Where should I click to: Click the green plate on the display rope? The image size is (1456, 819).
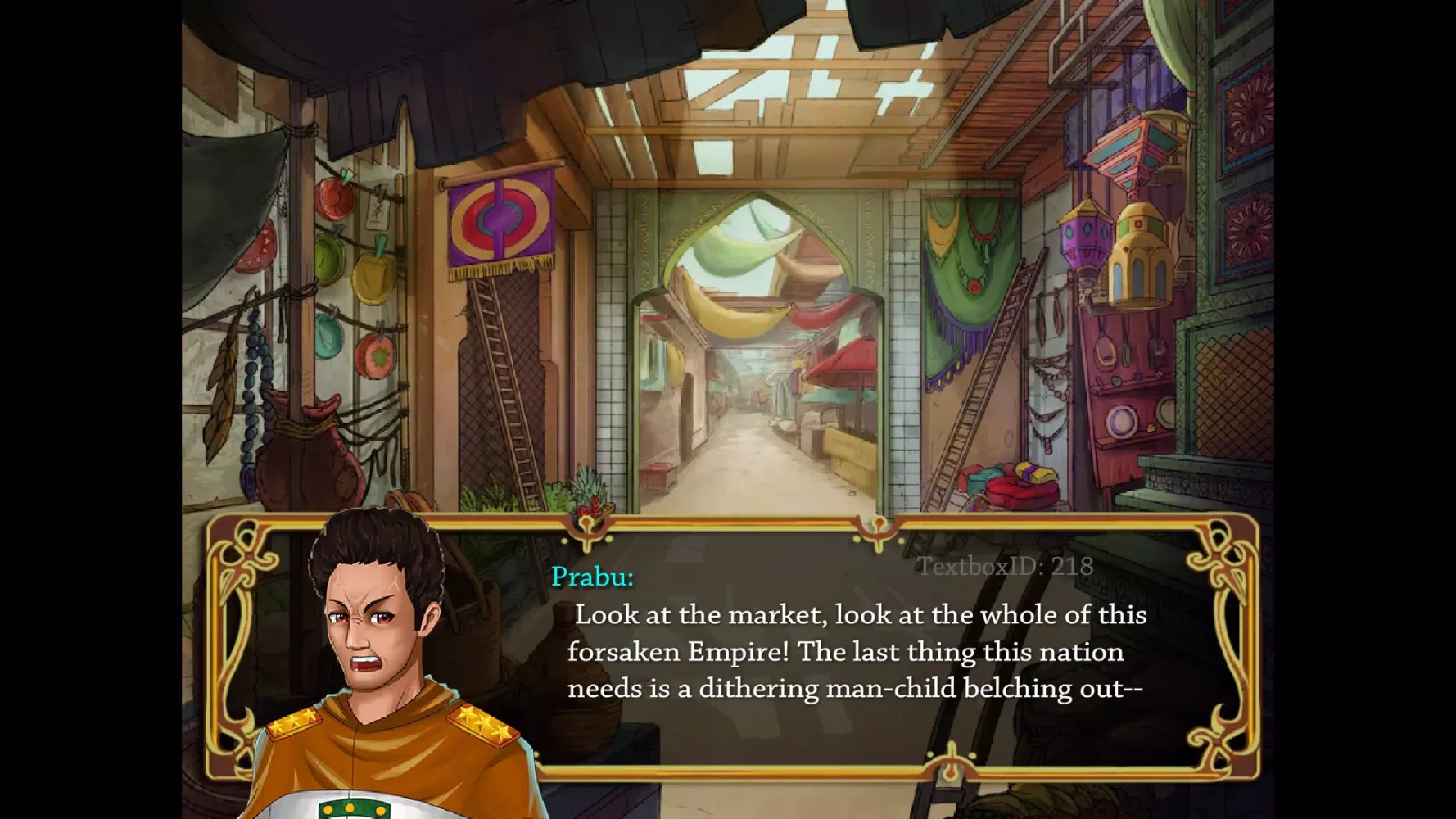[x=328, y=260]
